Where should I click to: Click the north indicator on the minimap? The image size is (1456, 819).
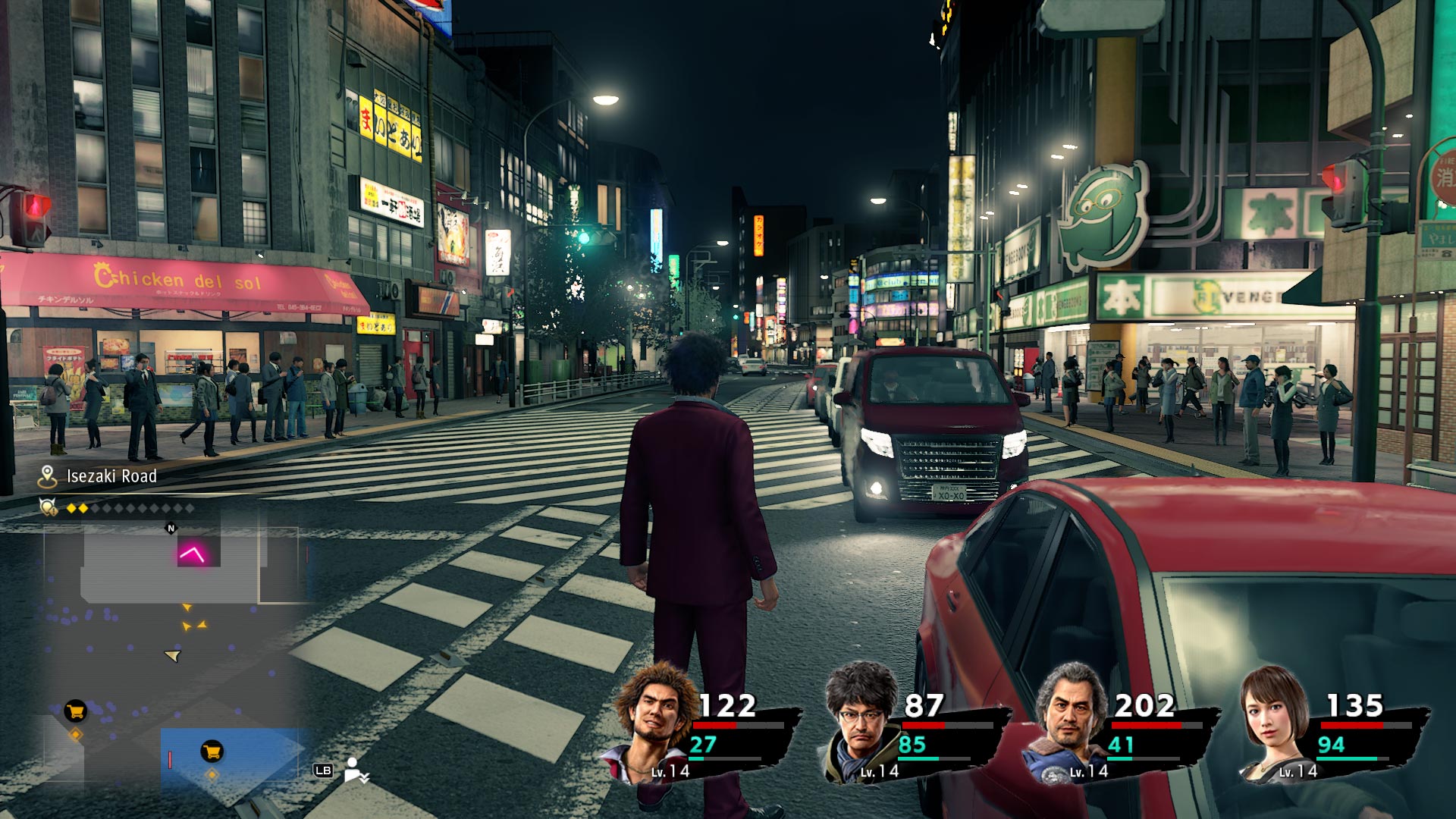171,529
